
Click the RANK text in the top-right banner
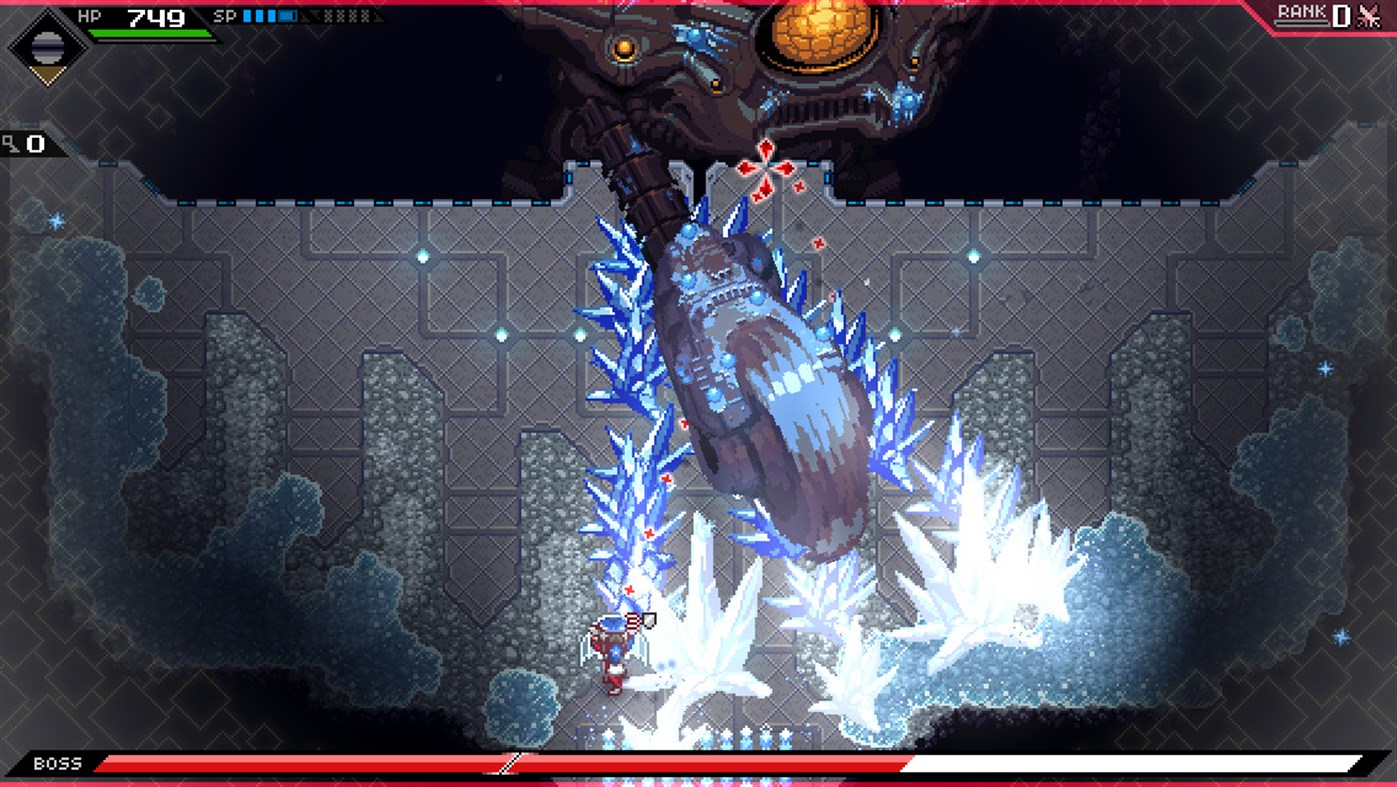[1302, 14]
